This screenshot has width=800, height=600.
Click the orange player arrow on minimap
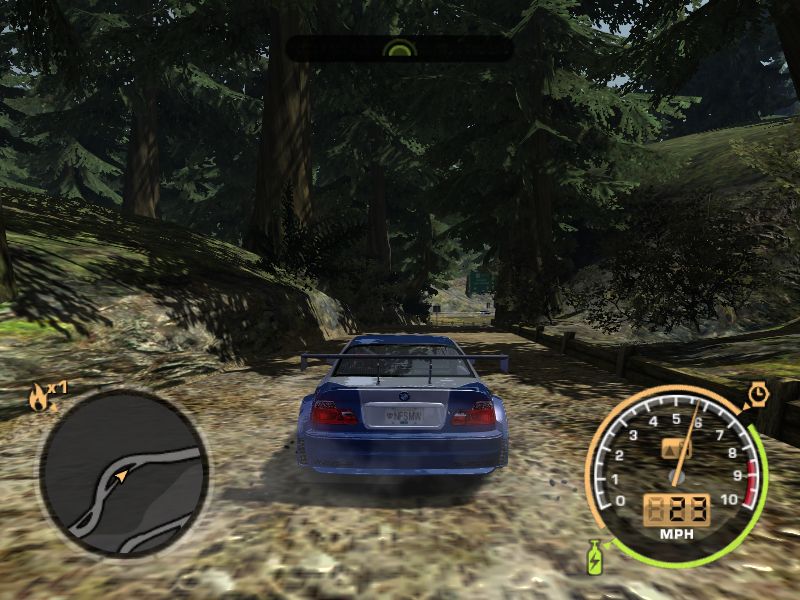tap(122, 476)
